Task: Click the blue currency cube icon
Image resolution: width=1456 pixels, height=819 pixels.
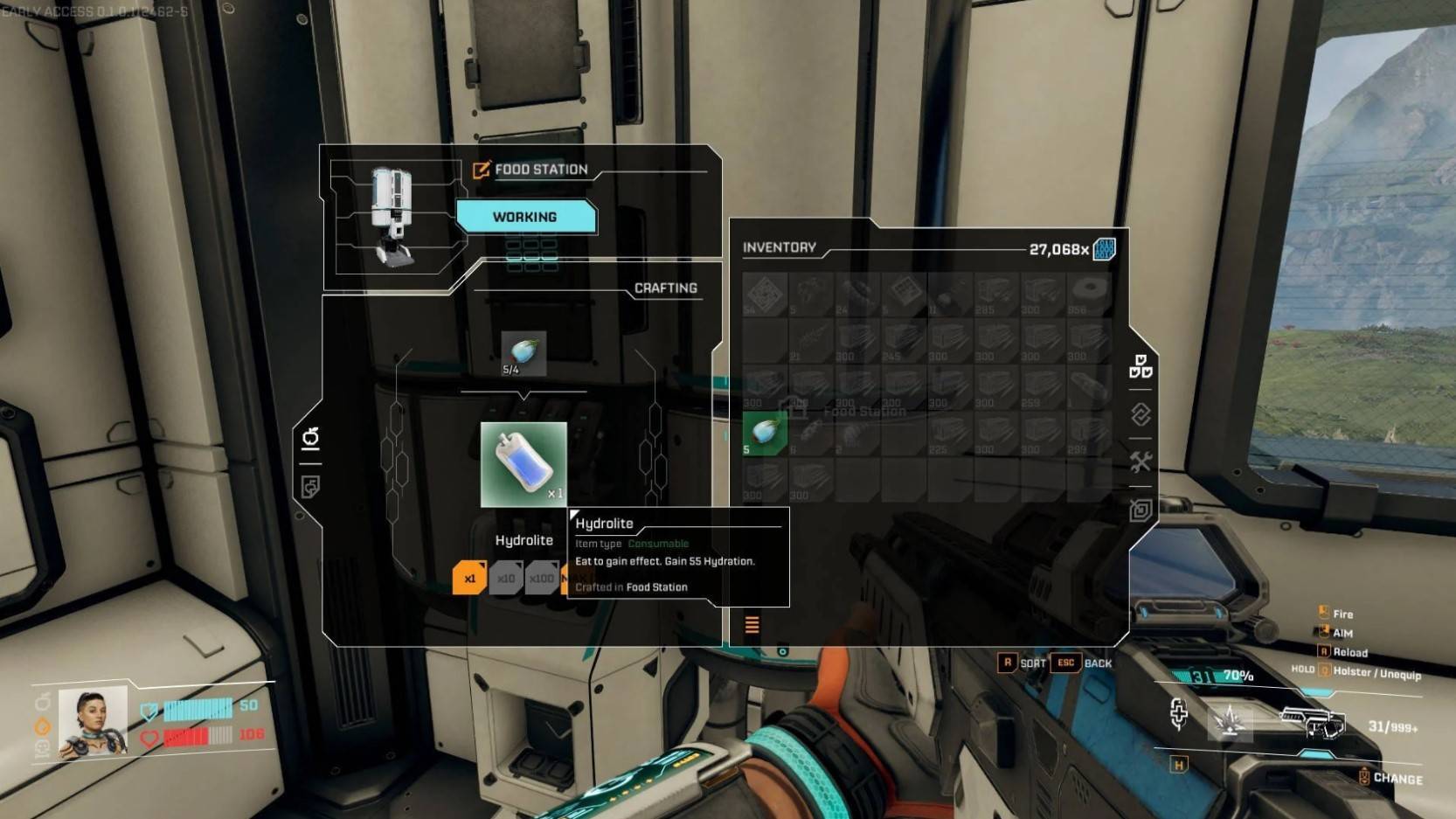Action: tap(1105, 249)
